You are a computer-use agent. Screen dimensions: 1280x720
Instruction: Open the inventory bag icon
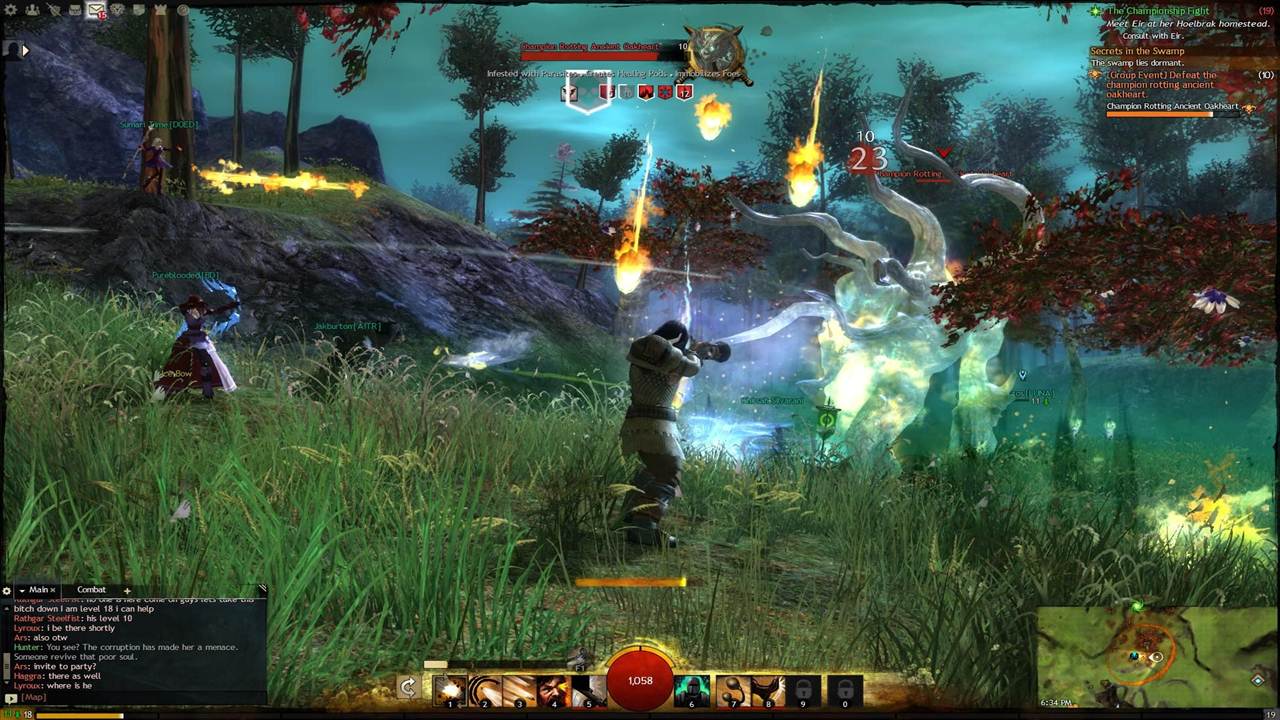(x=75, y=10)
